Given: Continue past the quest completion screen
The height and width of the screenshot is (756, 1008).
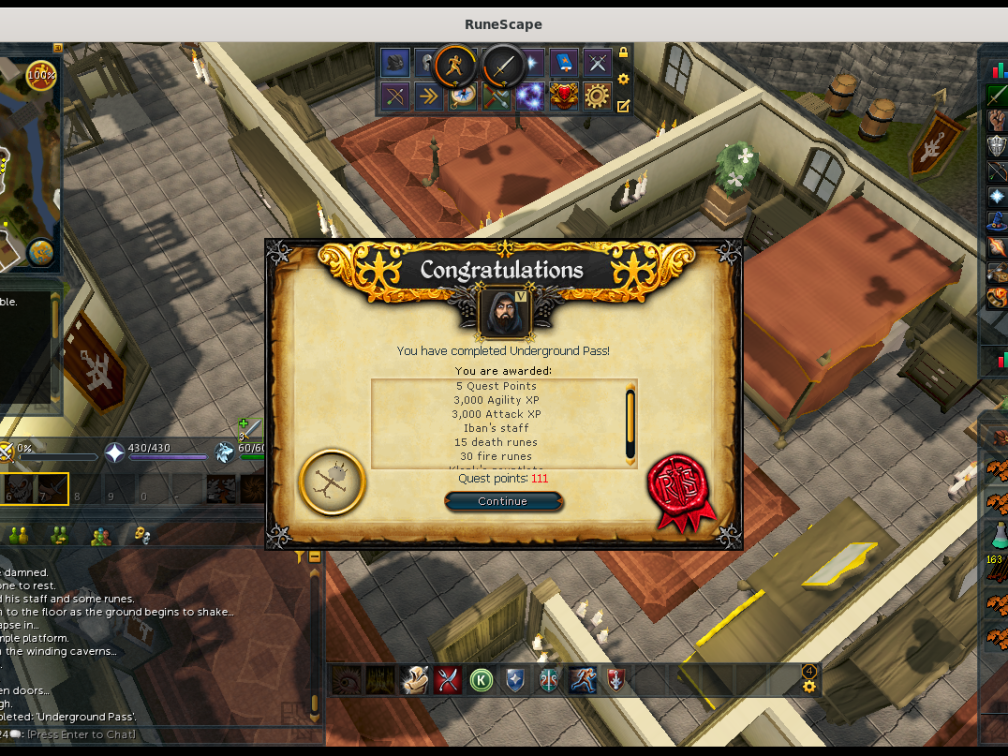Looking at the screenshot, I should click(x=503, y=501).
